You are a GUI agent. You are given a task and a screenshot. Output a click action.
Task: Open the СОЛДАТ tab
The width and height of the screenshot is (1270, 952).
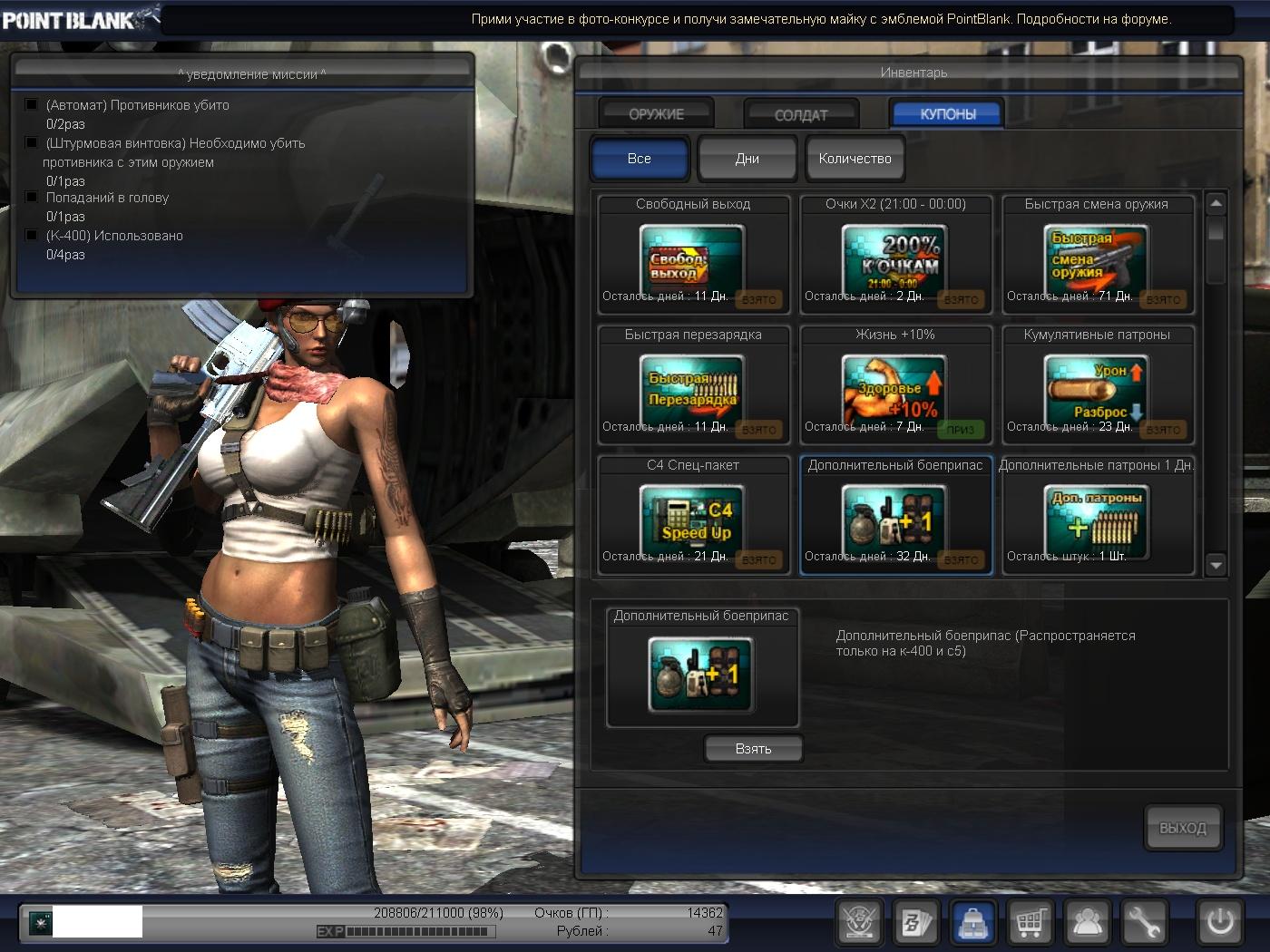[x=800, y=115]
